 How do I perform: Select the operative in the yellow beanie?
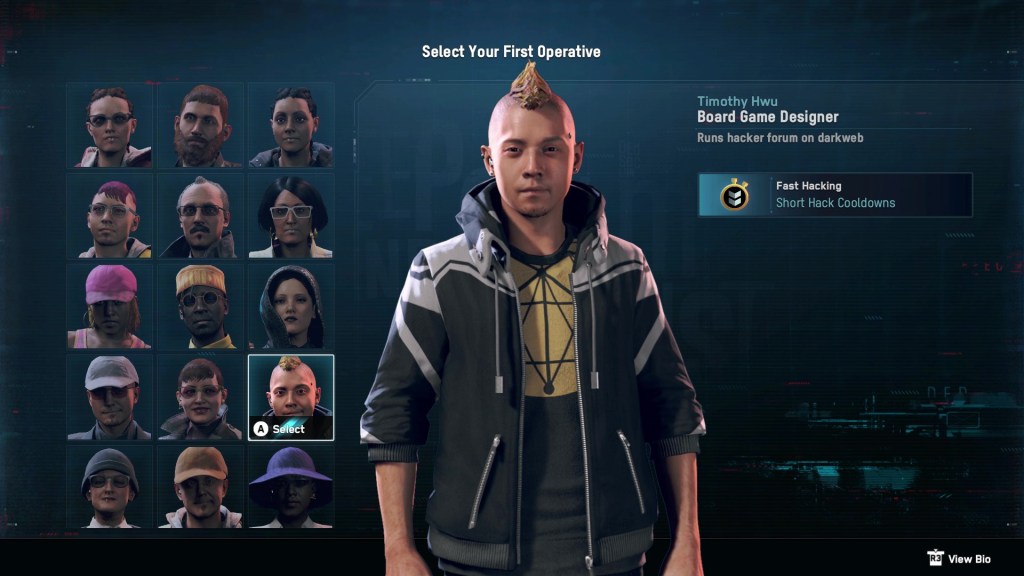tap(200, 306)
